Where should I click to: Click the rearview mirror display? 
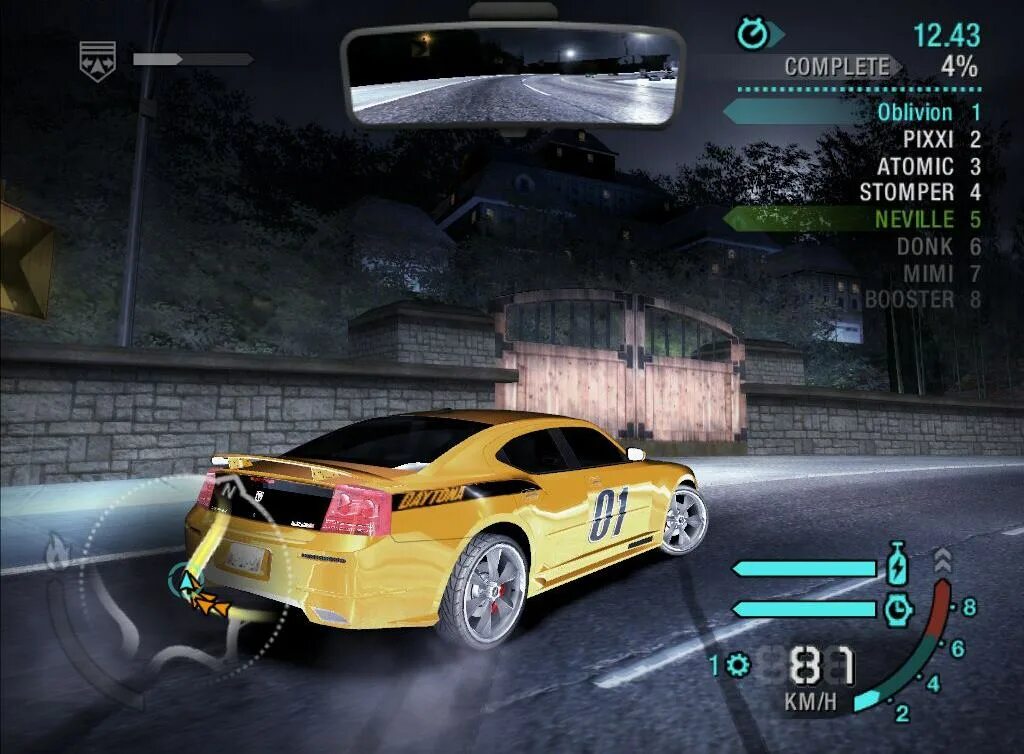pyautogui.click(x=513, y=75)
